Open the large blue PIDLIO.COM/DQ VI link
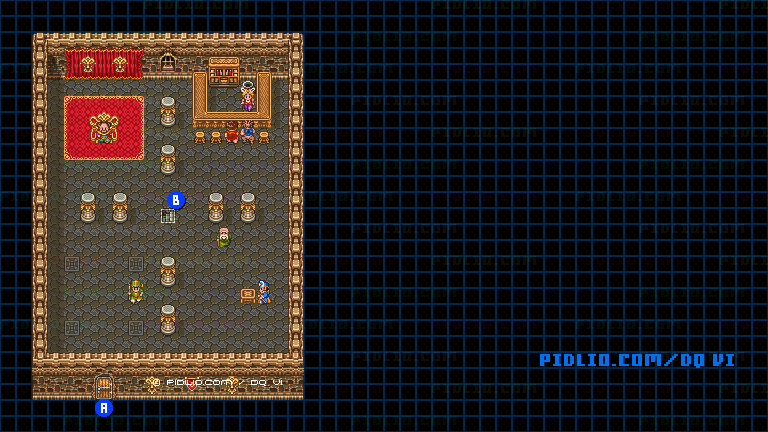 [x=637, y=360]
